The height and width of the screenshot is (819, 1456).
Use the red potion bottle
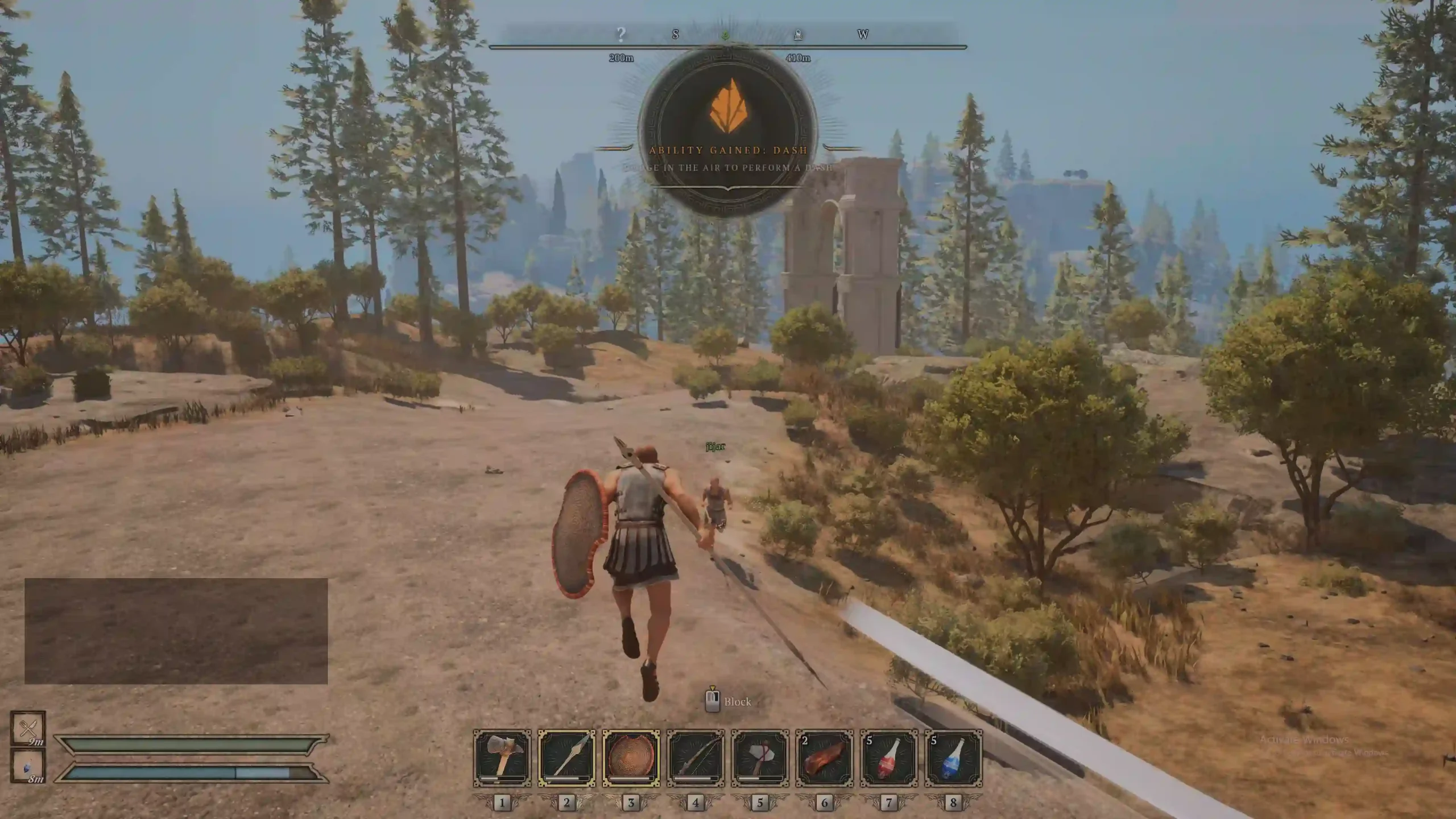point(889,758)
